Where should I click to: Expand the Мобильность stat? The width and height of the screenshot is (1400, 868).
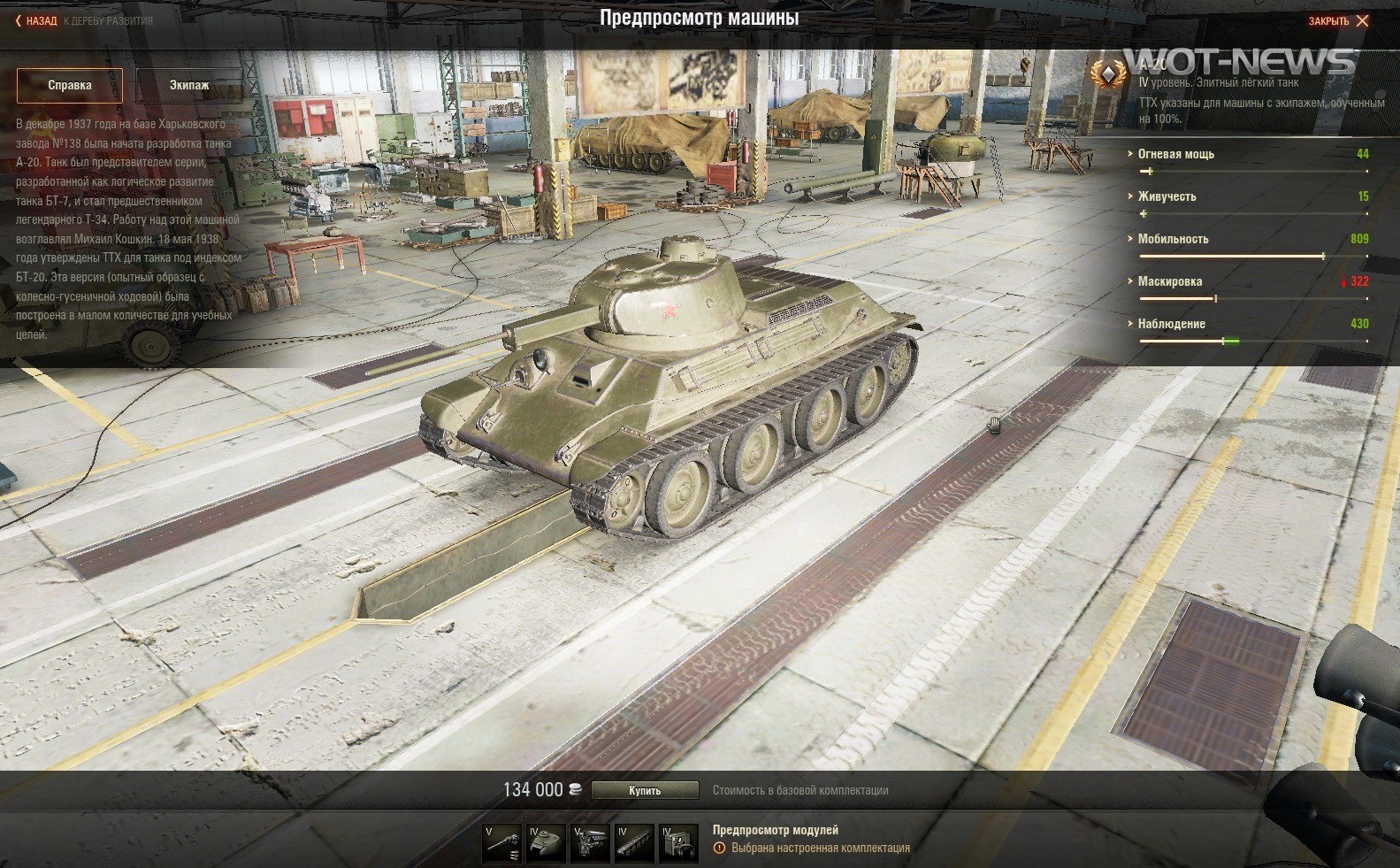(1173, 239)
